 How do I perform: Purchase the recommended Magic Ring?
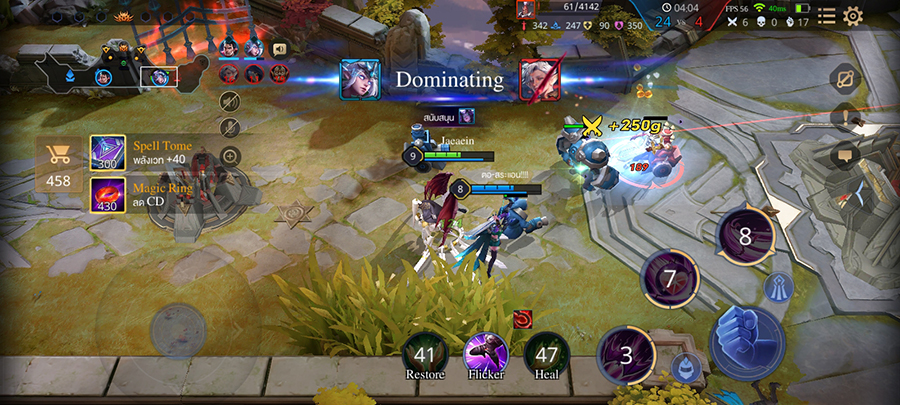click(x=108, y=194)
